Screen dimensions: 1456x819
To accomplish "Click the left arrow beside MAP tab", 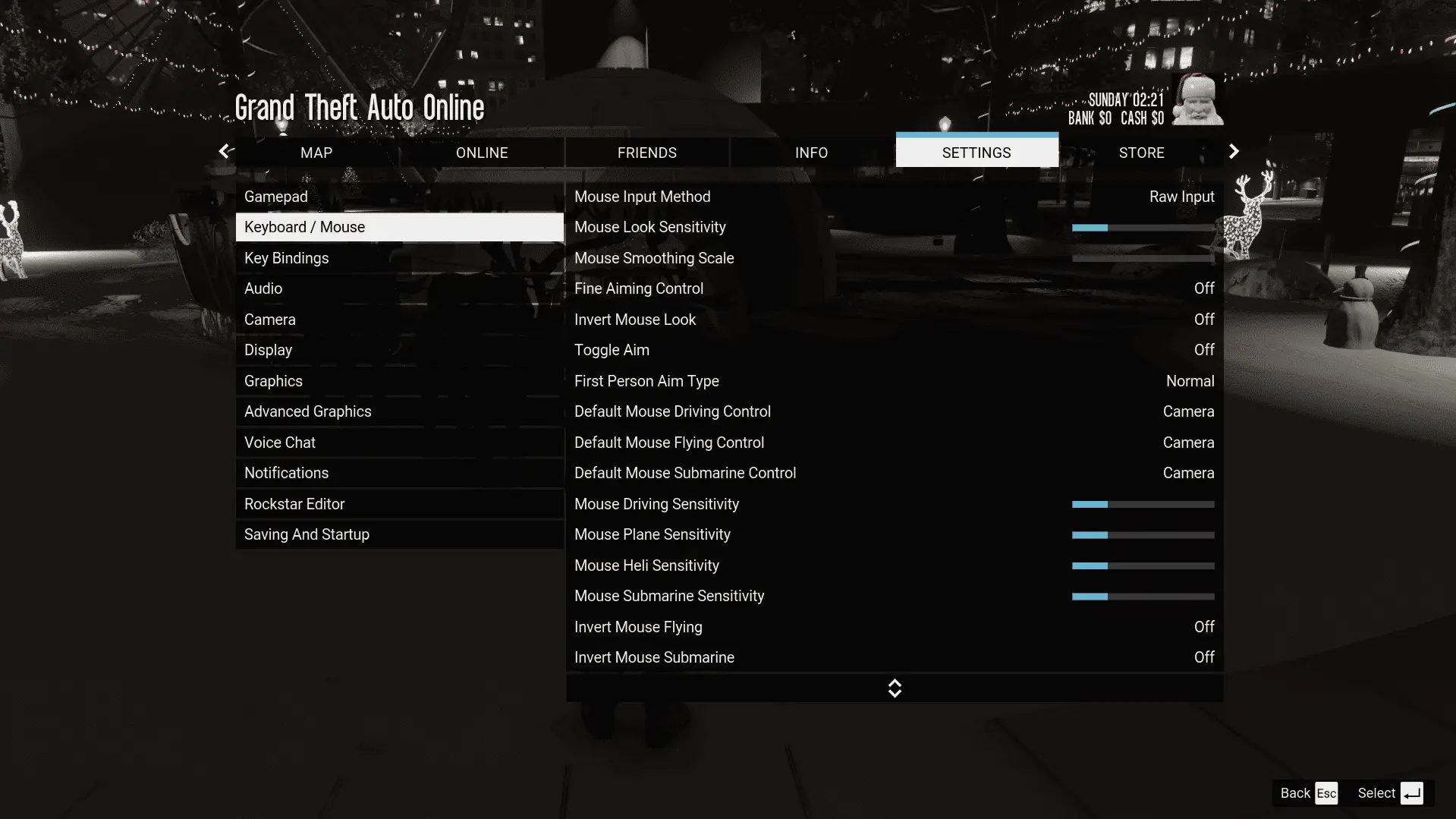I will point(225,152).
